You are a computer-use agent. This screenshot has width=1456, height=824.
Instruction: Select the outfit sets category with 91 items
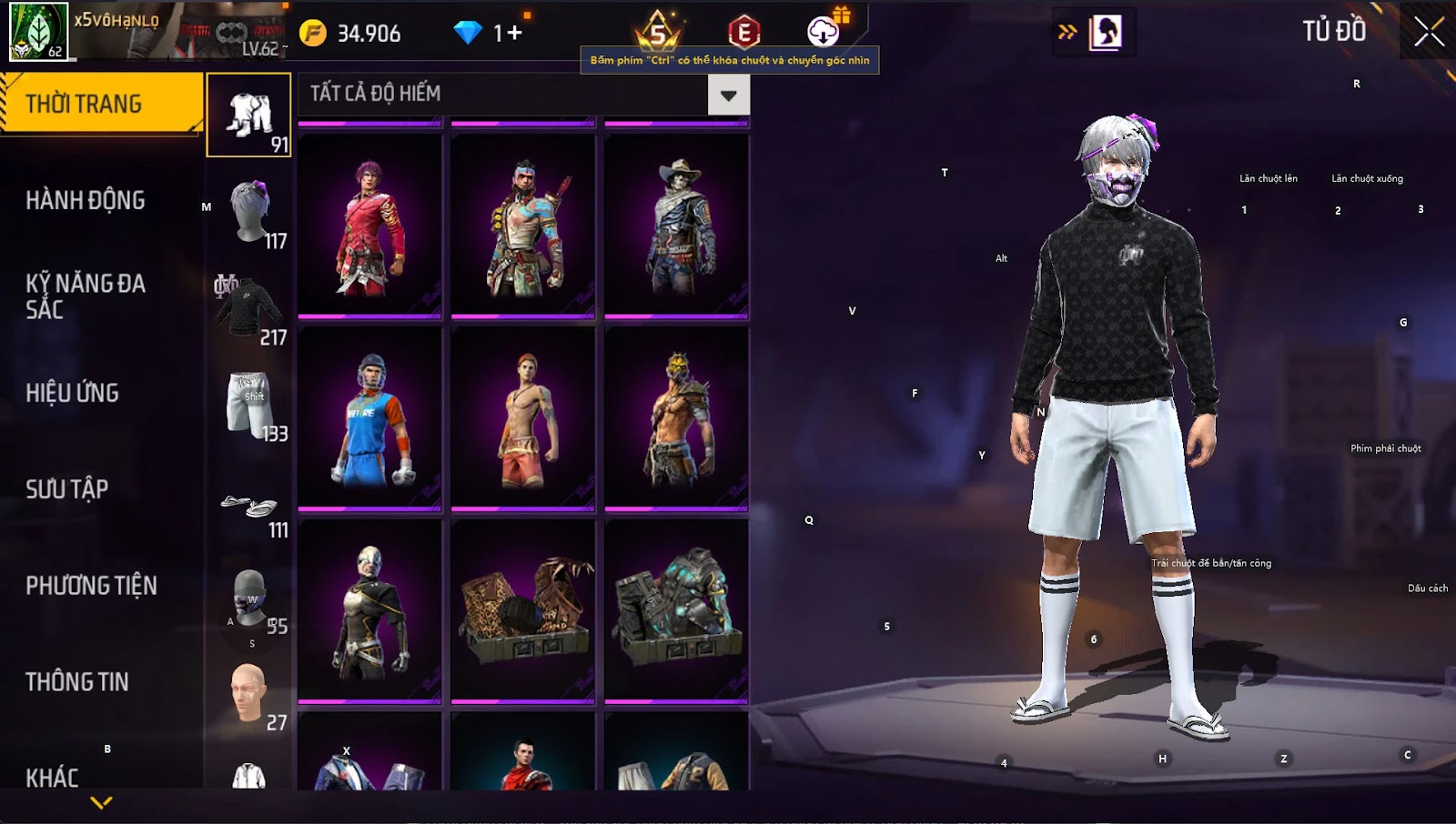[249, 116]
